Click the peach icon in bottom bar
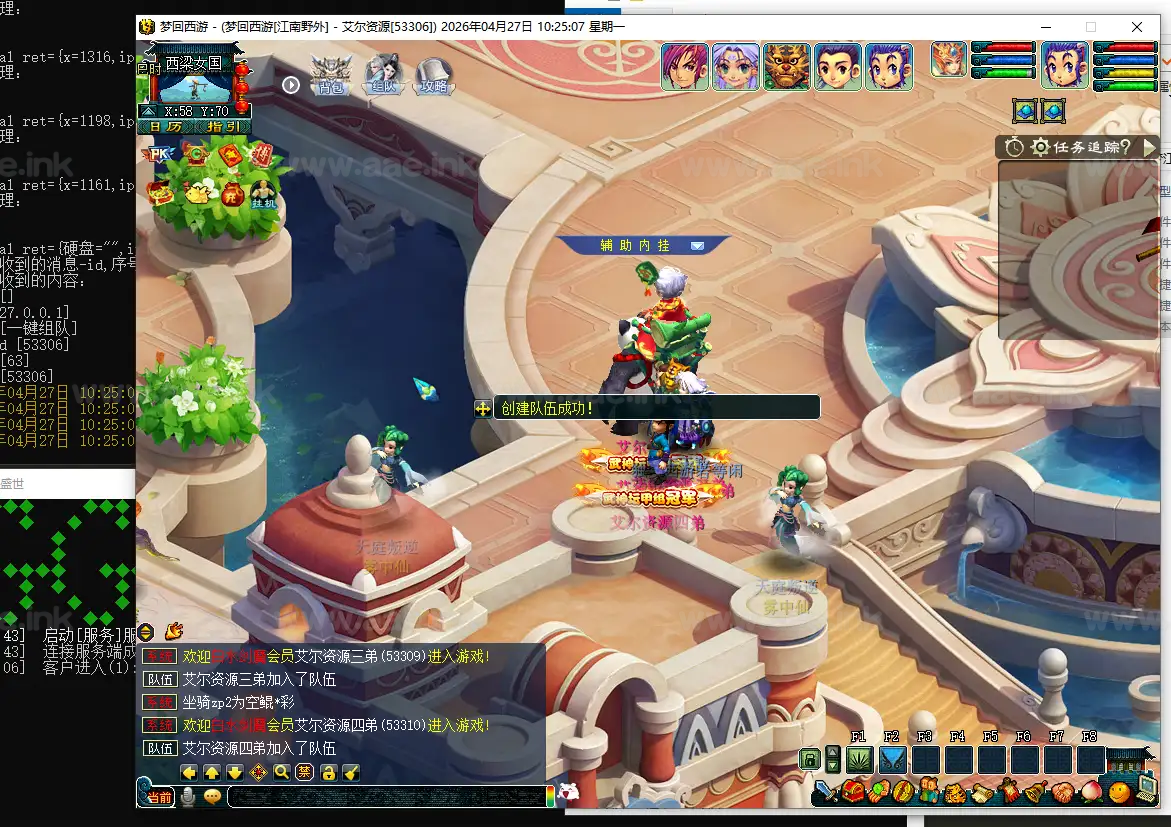1171x827 pixels. (1091, 792)
